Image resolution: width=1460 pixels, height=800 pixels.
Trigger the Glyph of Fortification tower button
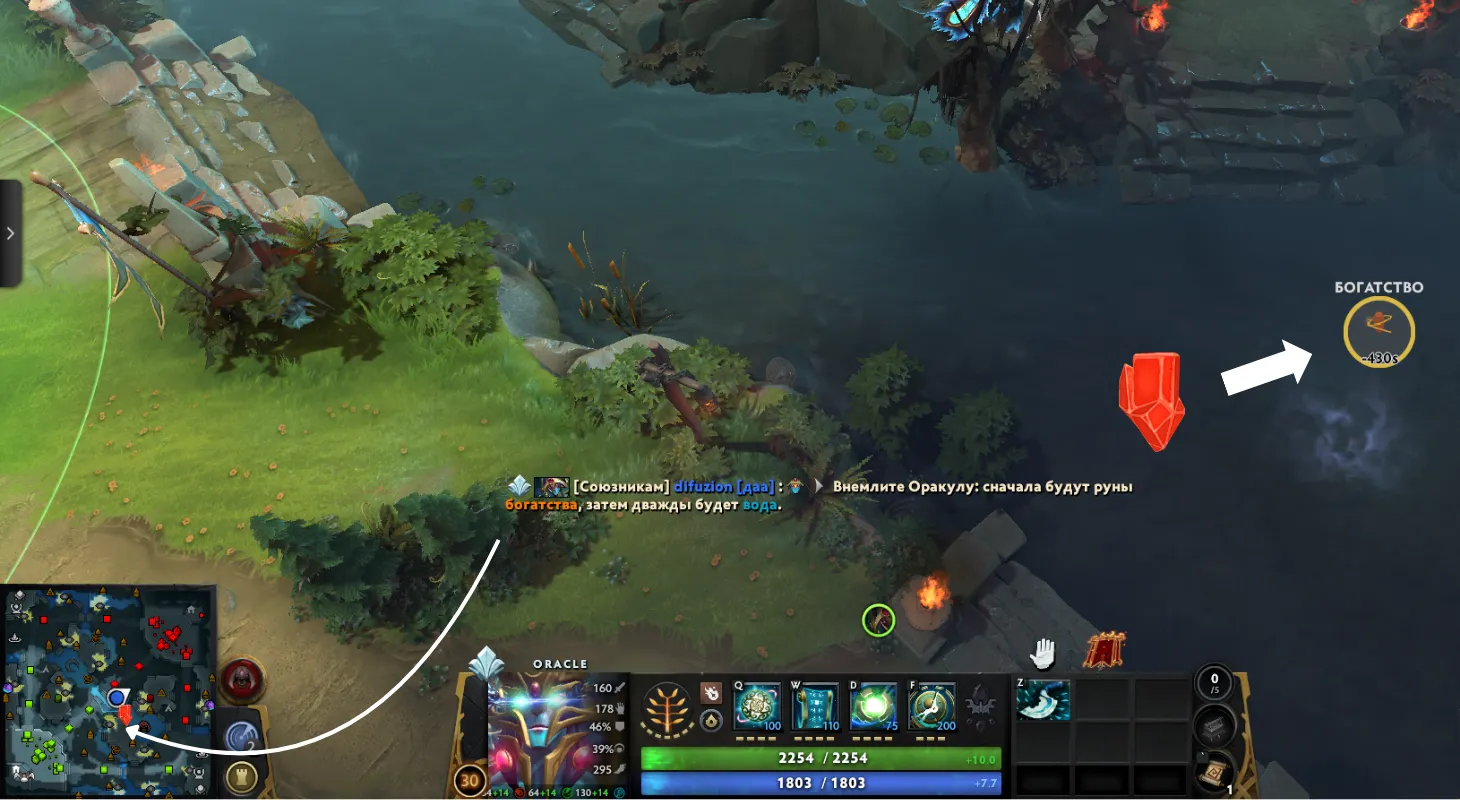[239, 778]
